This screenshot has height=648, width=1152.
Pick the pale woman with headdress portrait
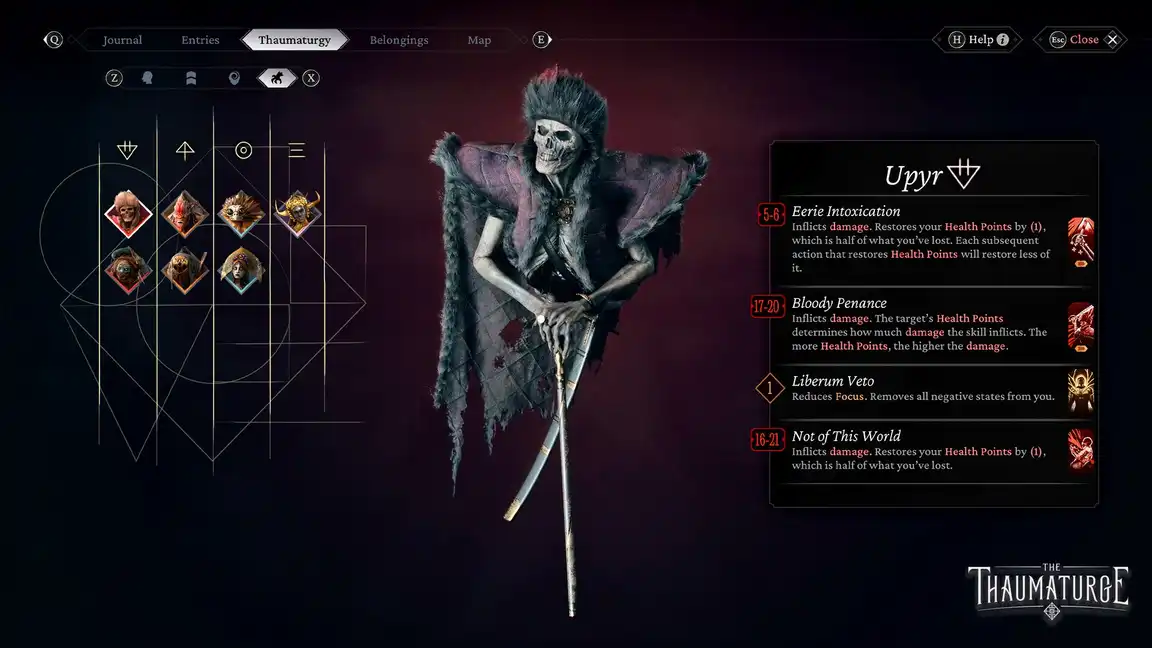coord(241,270)
